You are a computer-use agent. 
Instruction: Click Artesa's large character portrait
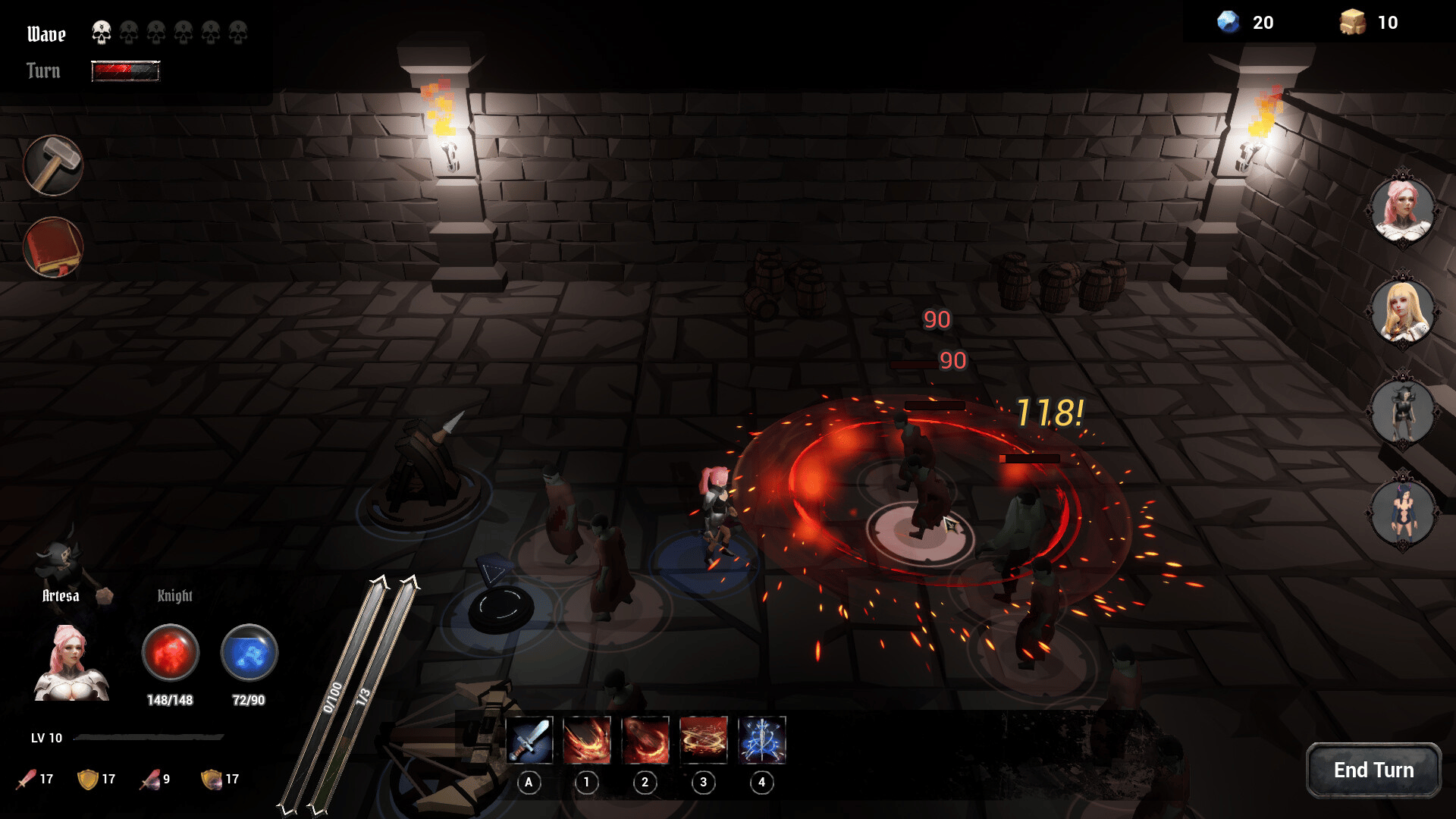pyautogui.click(x=71, y=664)
